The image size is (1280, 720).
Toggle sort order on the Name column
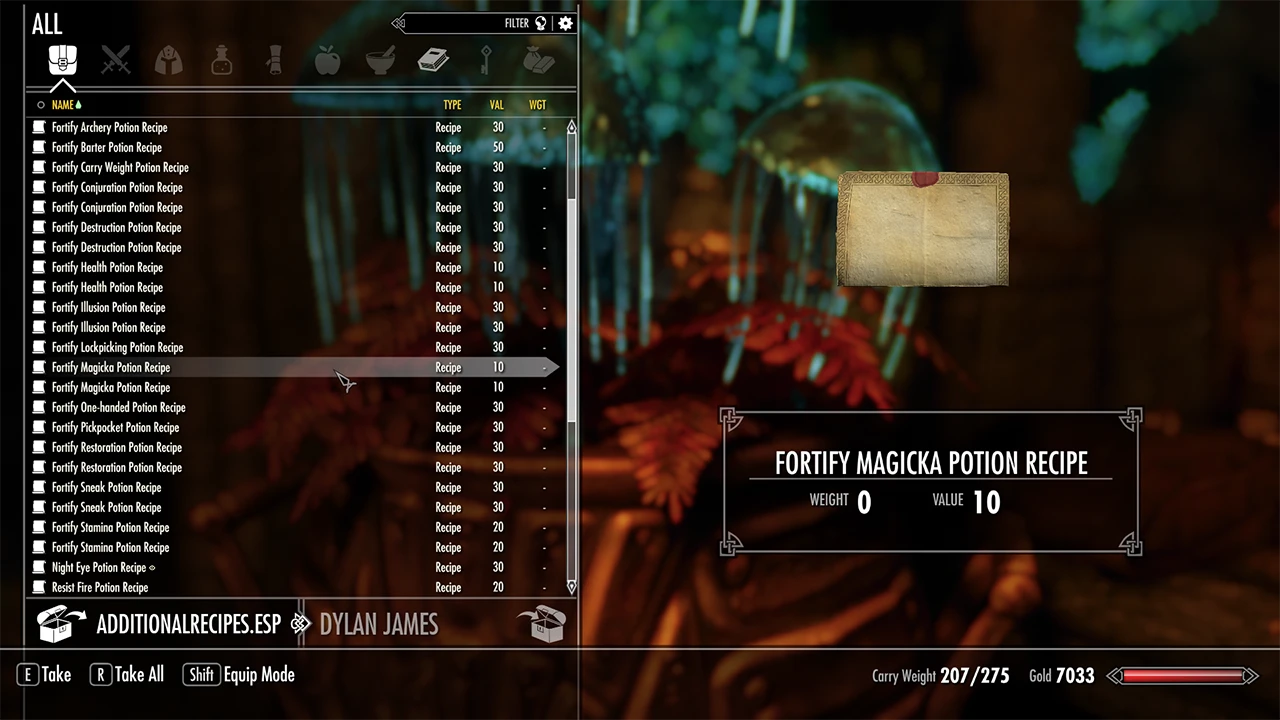(65, 104)
